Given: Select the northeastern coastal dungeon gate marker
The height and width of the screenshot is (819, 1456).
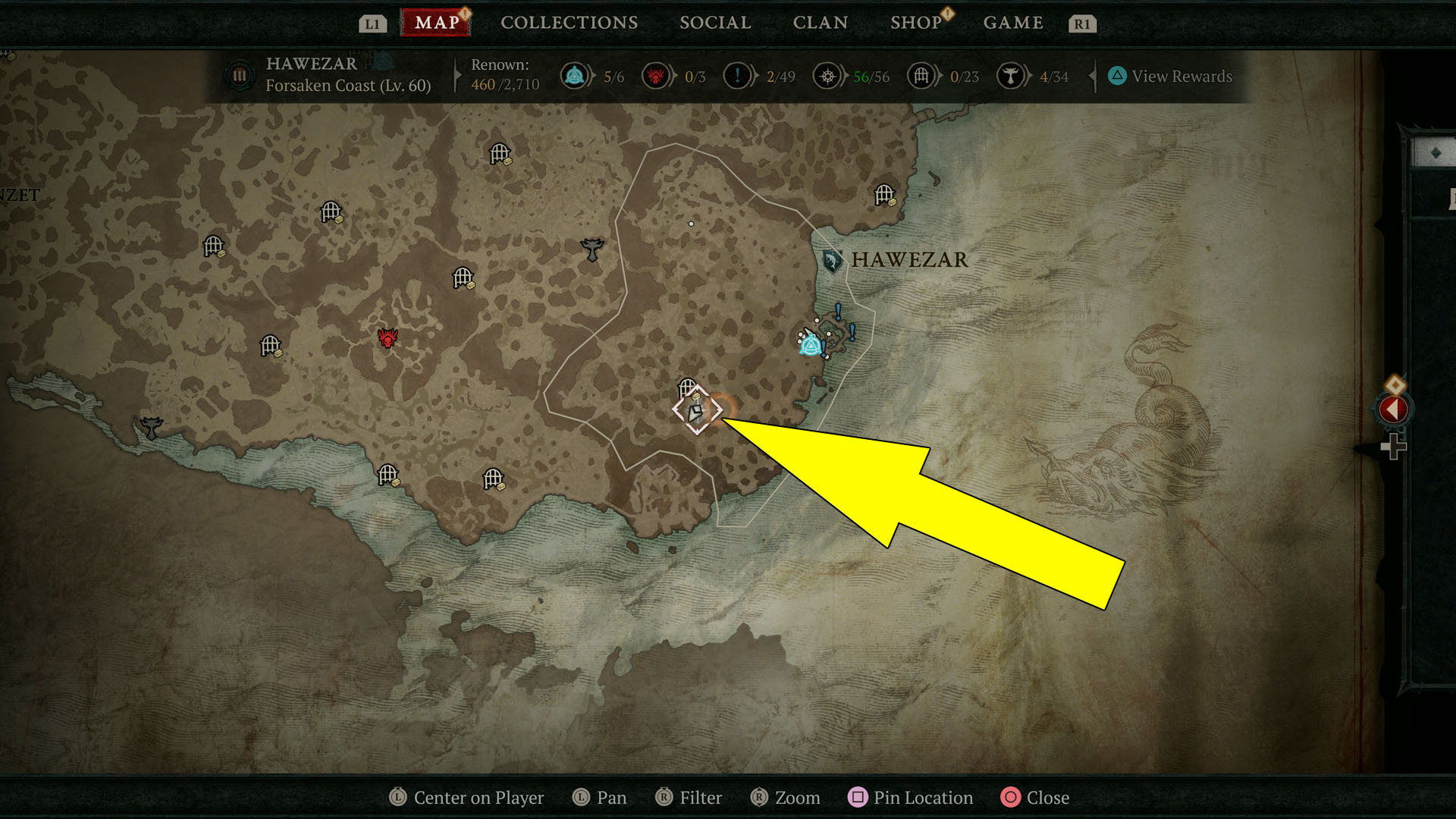Looking at the screenshot, I should 884,195.
